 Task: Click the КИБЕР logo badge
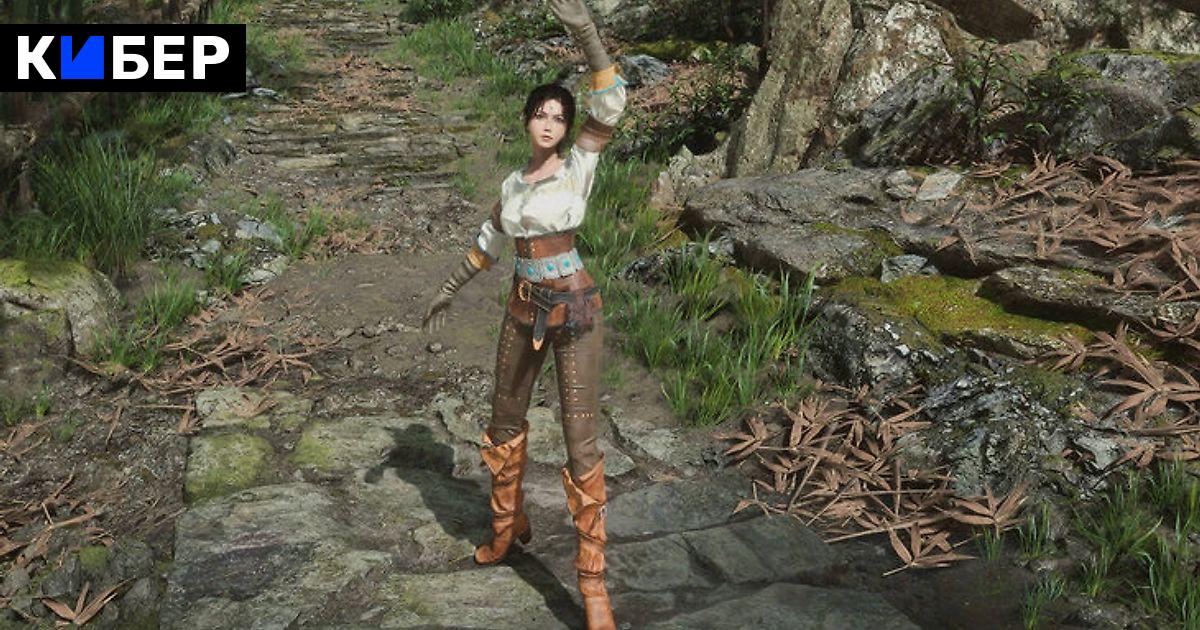click(123, 58)
